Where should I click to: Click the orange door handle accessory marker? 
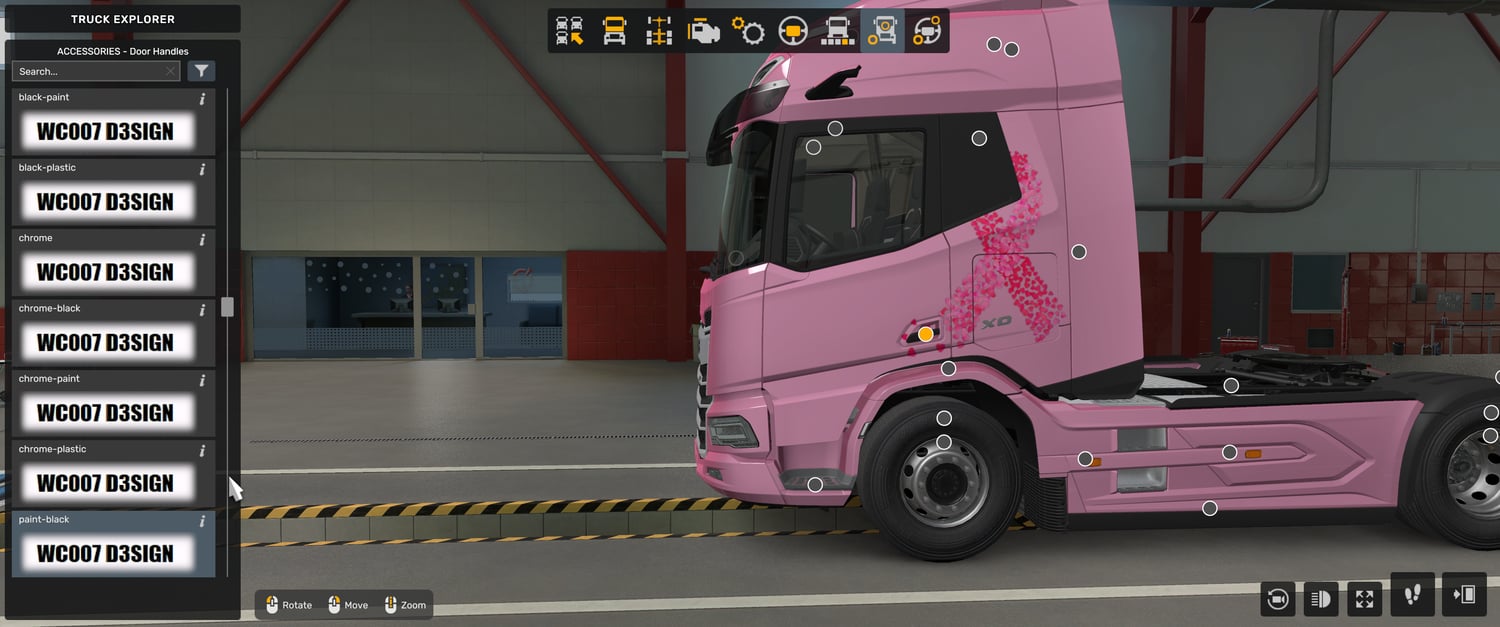926,334
